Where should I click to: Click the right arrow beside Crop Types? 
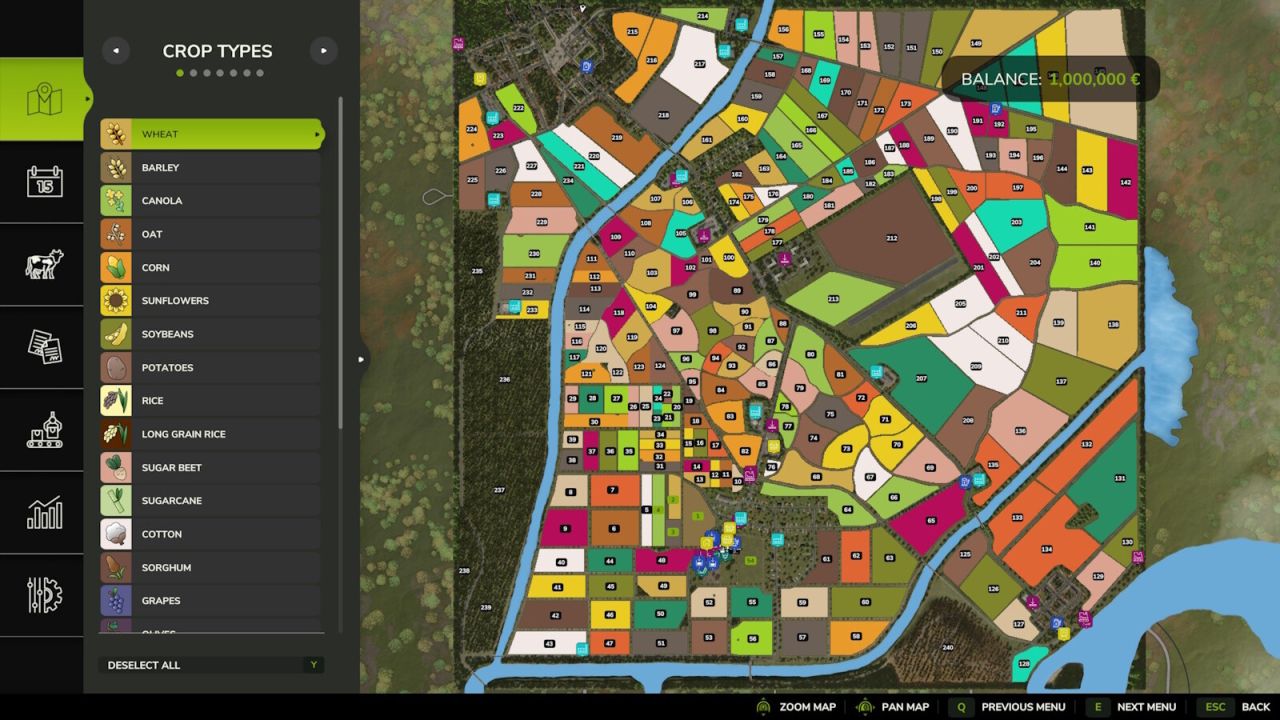[x=323, y=50]
